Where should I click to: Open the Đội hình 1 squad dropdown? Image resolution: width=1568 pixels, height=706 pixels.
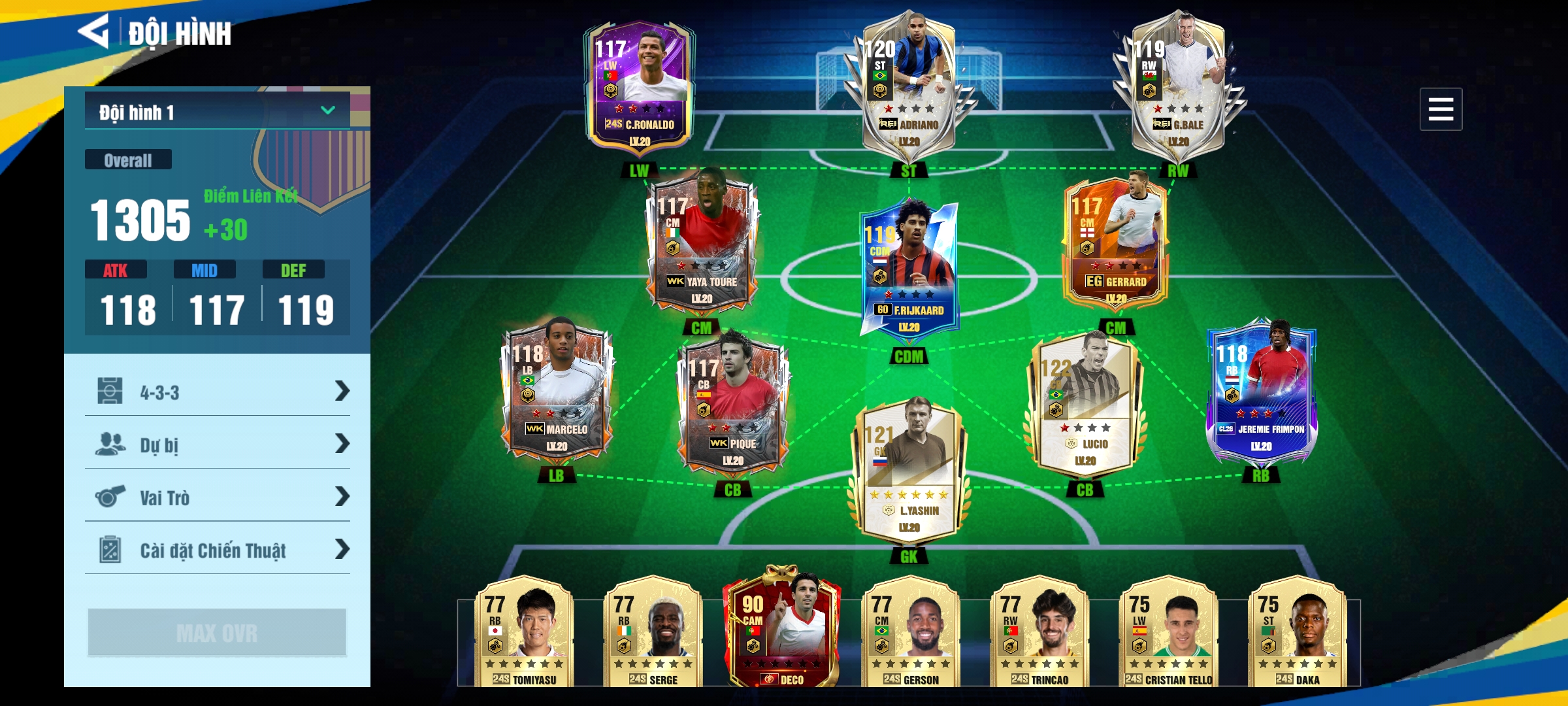[217, 111]
